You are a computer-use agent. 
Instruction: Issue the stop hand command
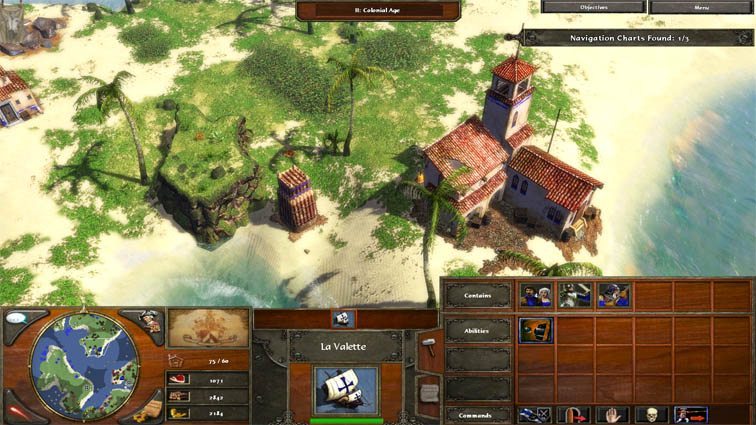click(x=613, y=413)
